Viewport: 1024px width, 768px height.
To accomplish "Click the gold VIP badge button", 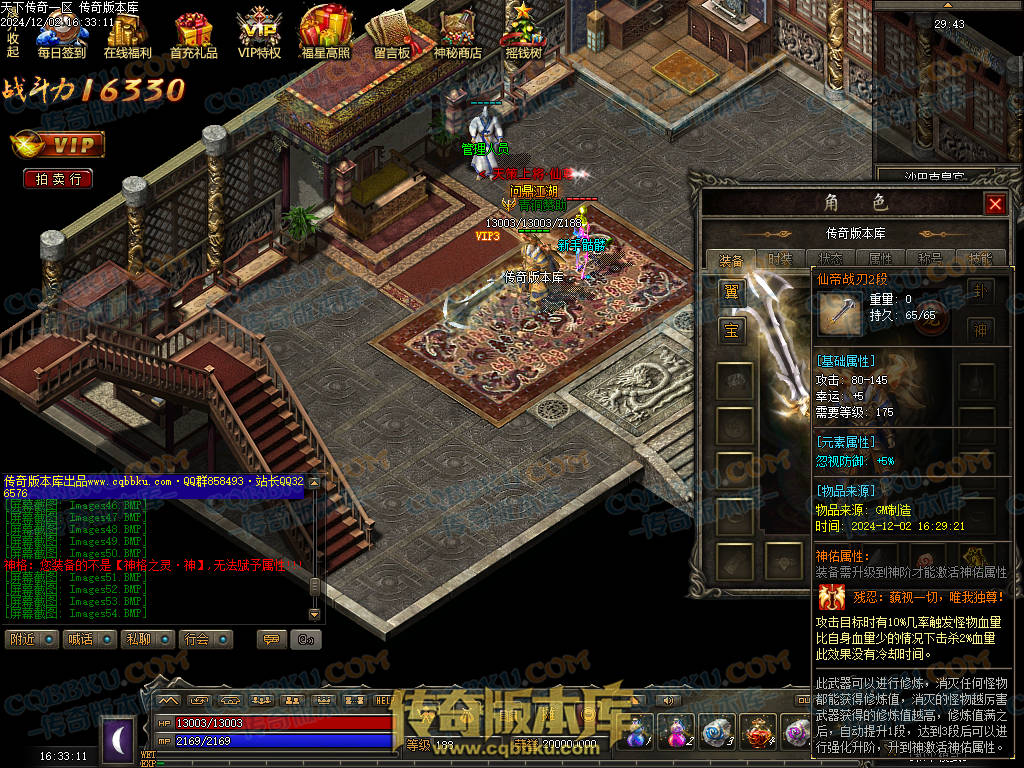I will [x=58, y=146].
